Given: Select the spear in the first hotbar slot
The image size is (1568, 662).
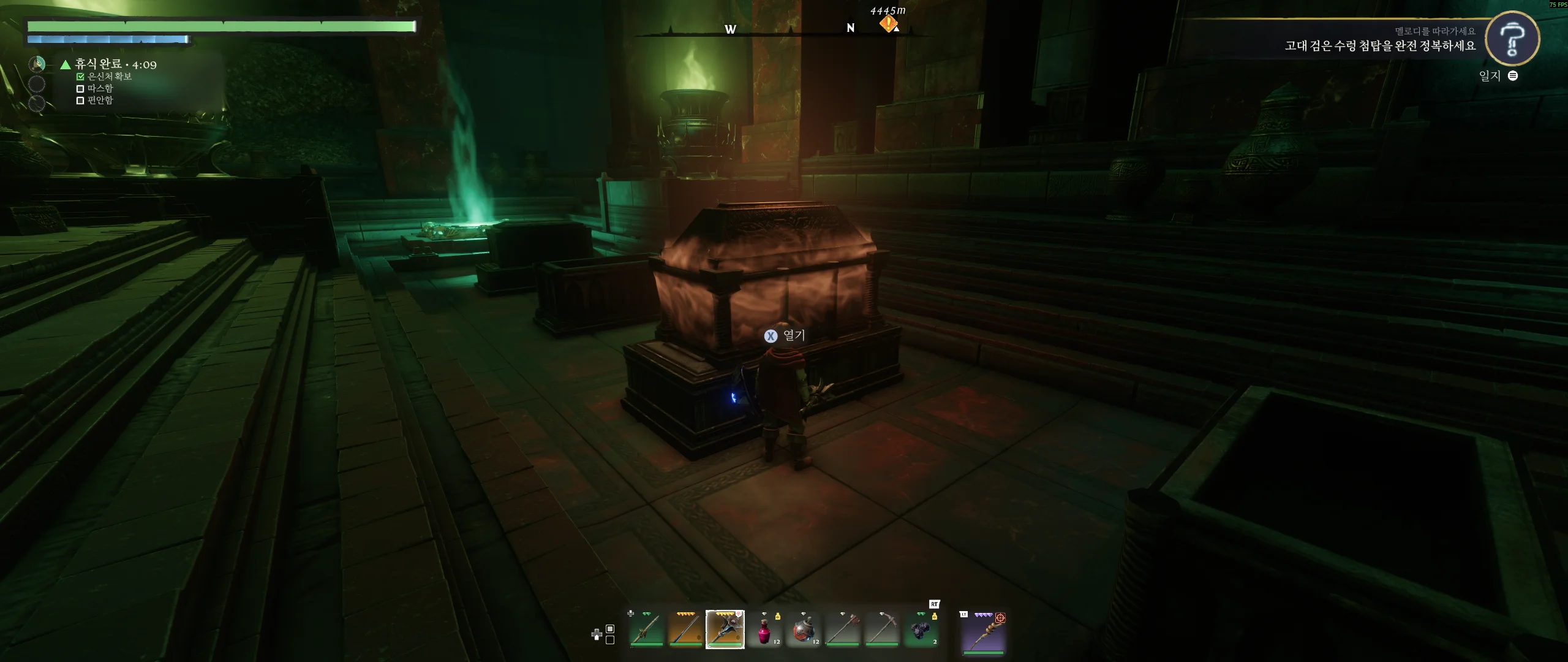Looking at the screenshot, I should click(646, 630).
